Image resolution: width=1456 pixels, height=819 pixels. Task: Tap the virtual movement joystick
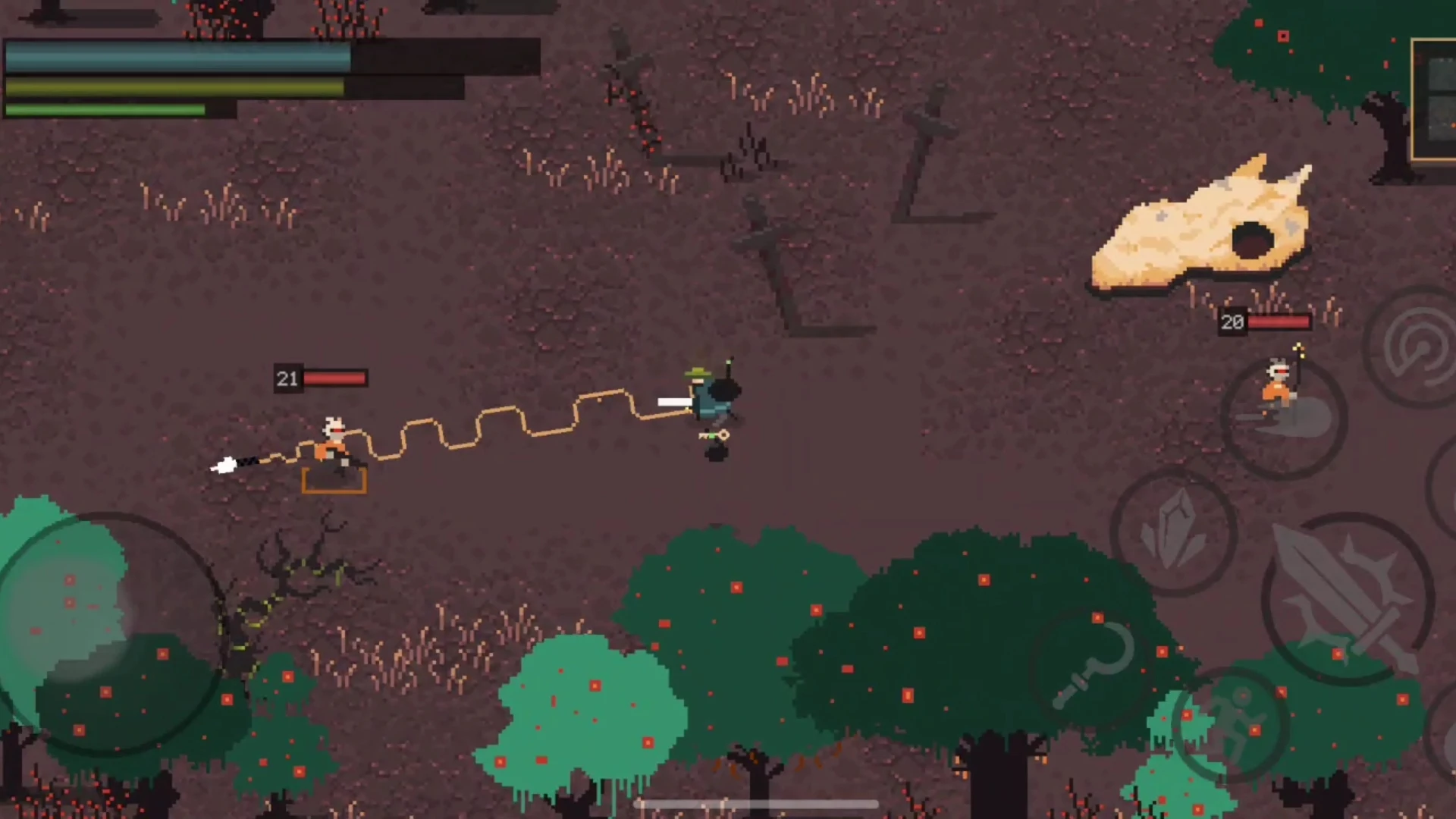point(106,633)
